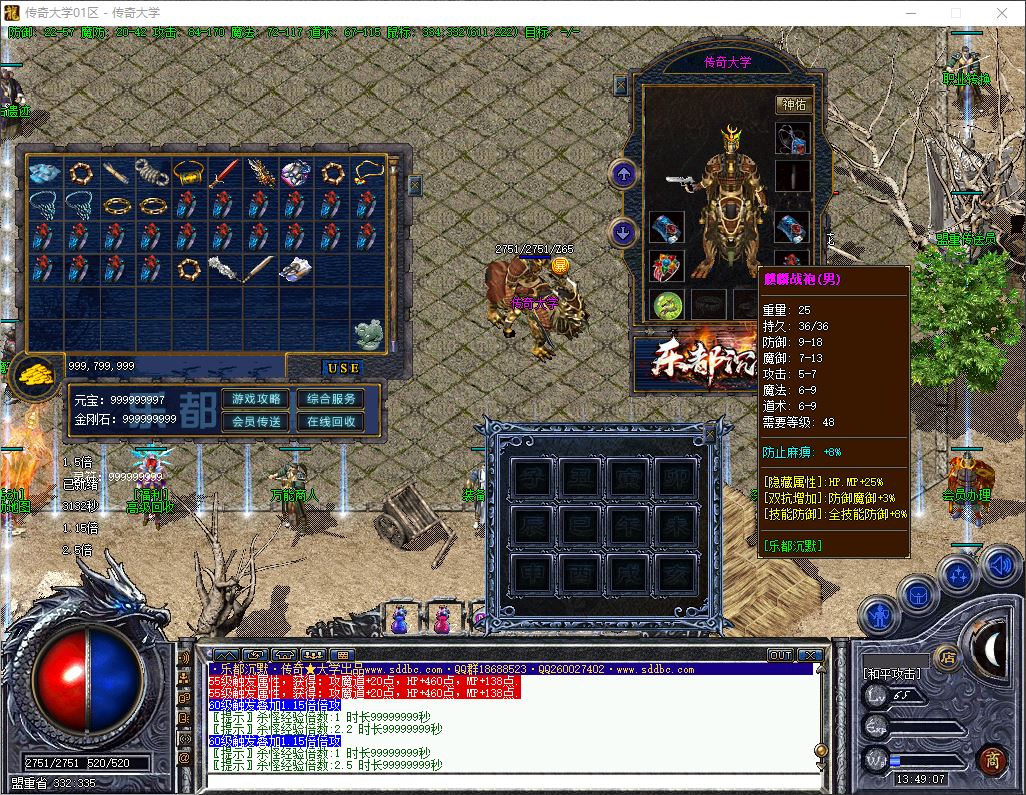This screenshot has width=1026, height=795.
Task: Click the OUT button above the chat
Action: coord(780,656)
